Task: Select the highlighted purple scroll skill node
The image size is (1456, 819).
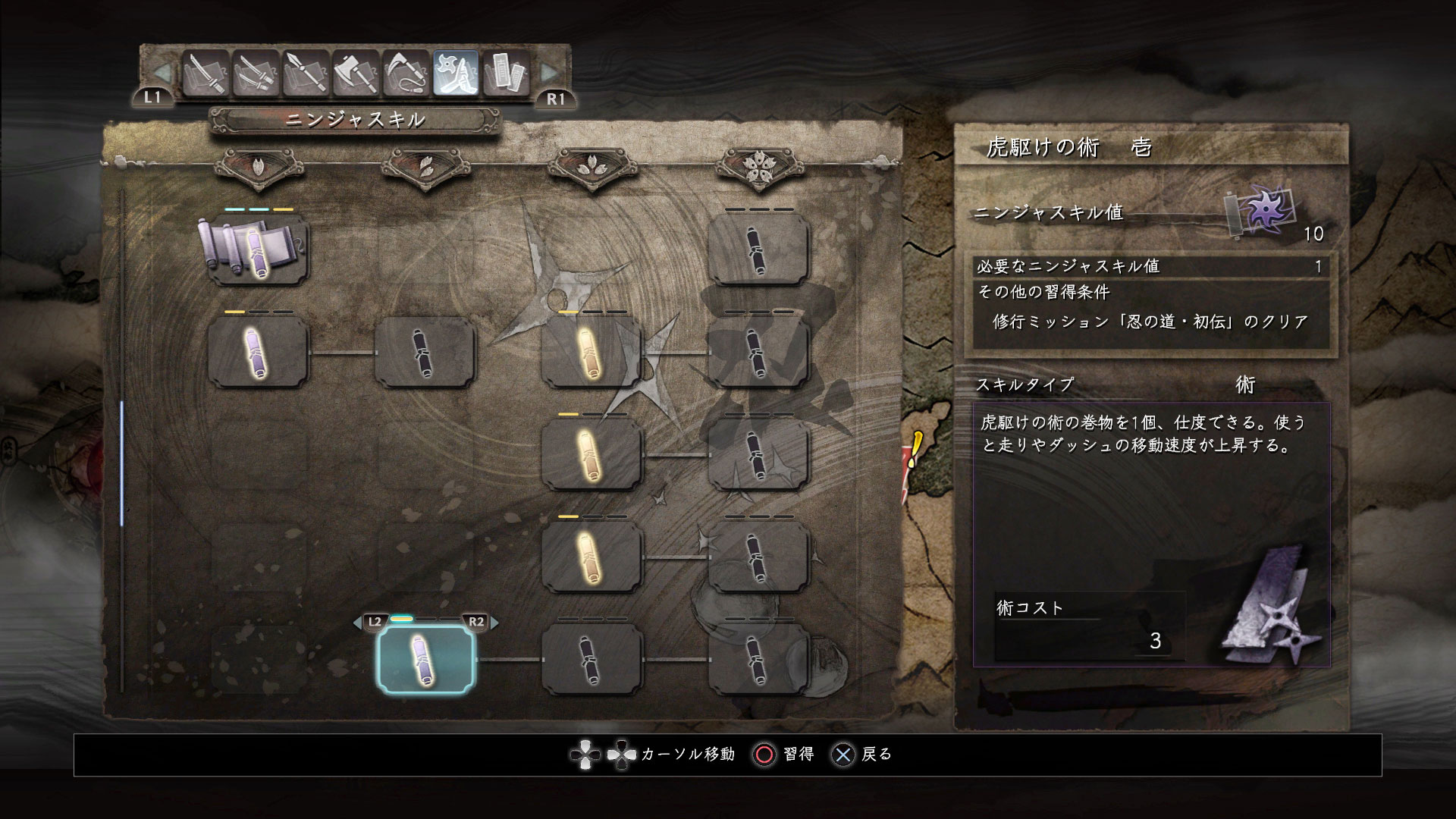Action: [425, 659]
